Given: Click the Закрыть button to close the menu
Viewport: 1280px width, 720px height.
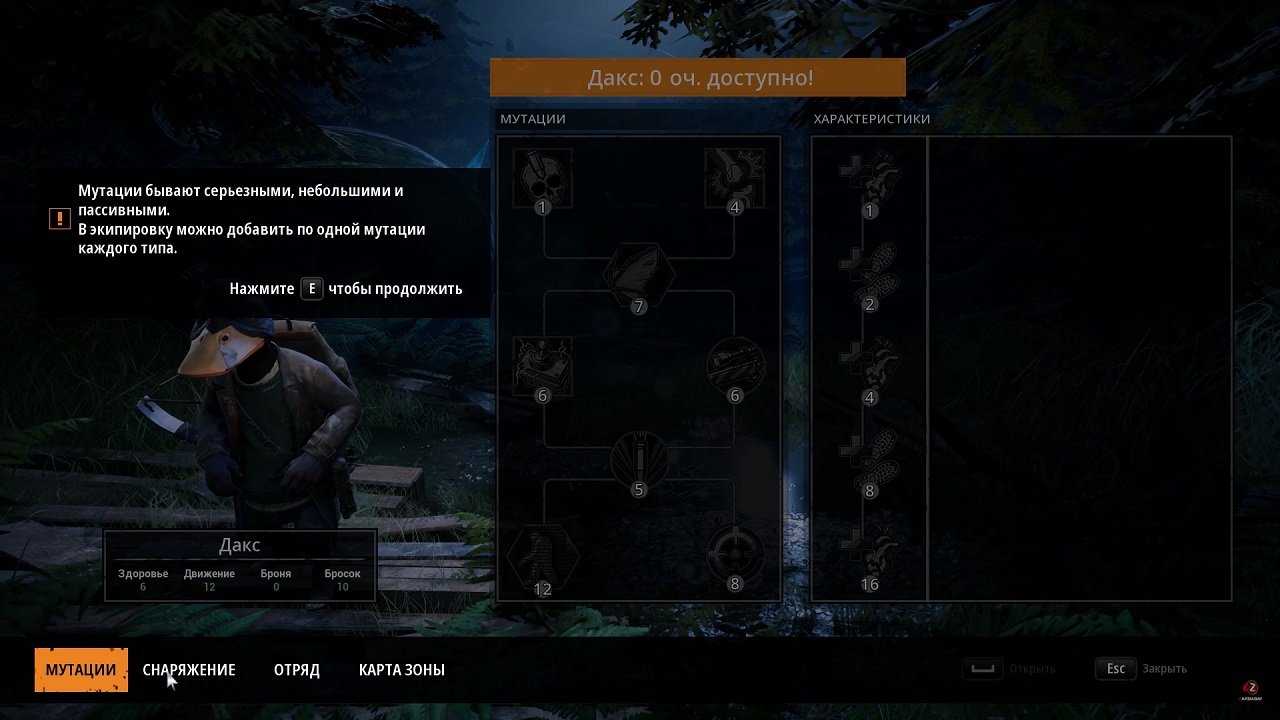Looking at the screenshot, I should click(1141, 669).
